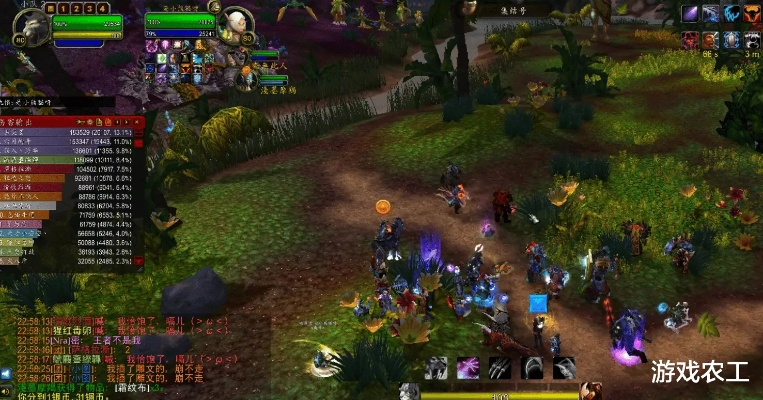Image resolution: width=763 pixels, height=400 pixels.
Task: Select the top damage meter row
Action: click(x=72, y=131)
